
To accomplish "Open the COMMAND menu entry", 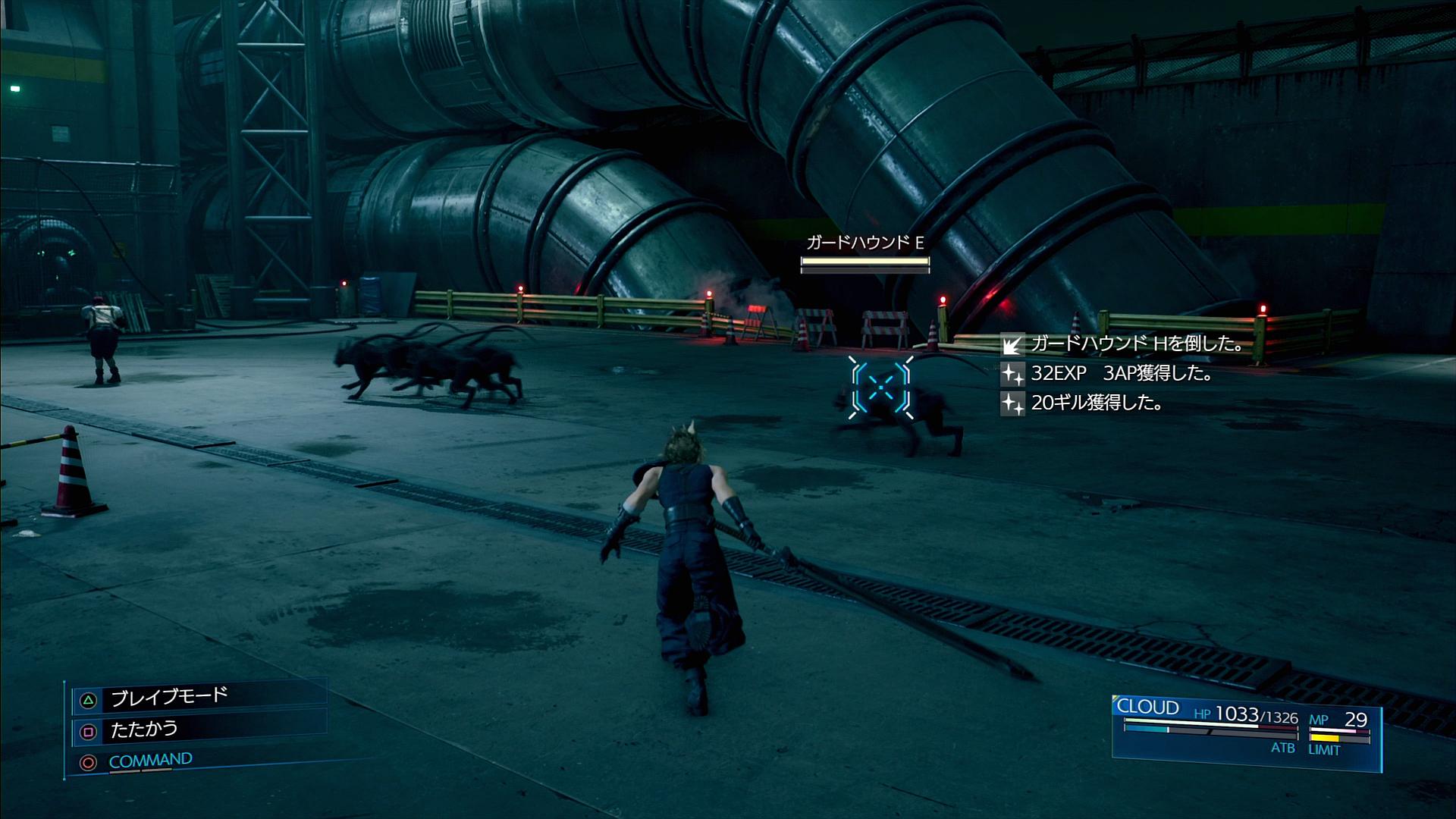I will point(150,760).
